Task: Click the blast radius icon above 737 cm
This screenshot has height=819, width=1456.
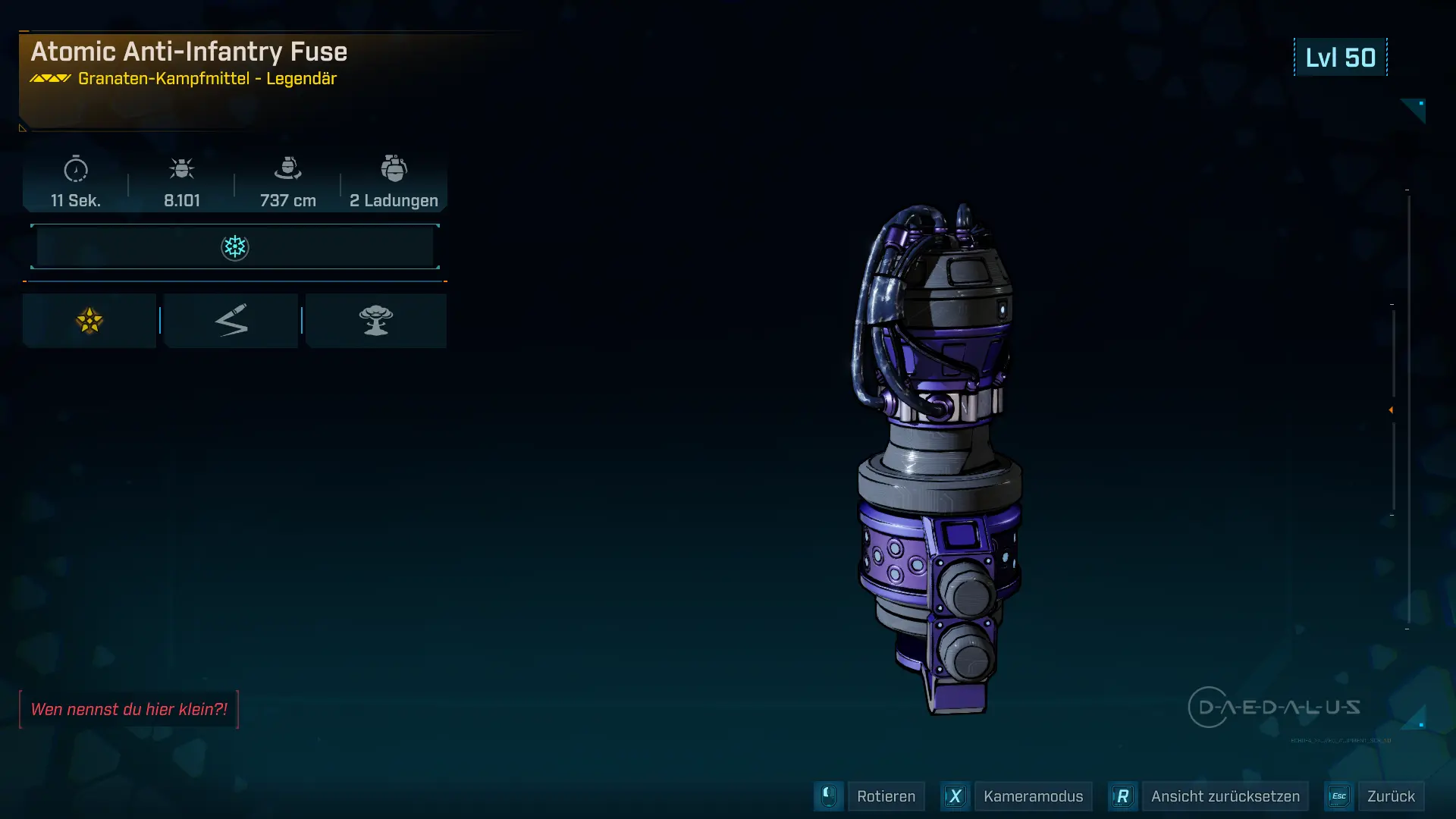Action: [x=287, y=169]
